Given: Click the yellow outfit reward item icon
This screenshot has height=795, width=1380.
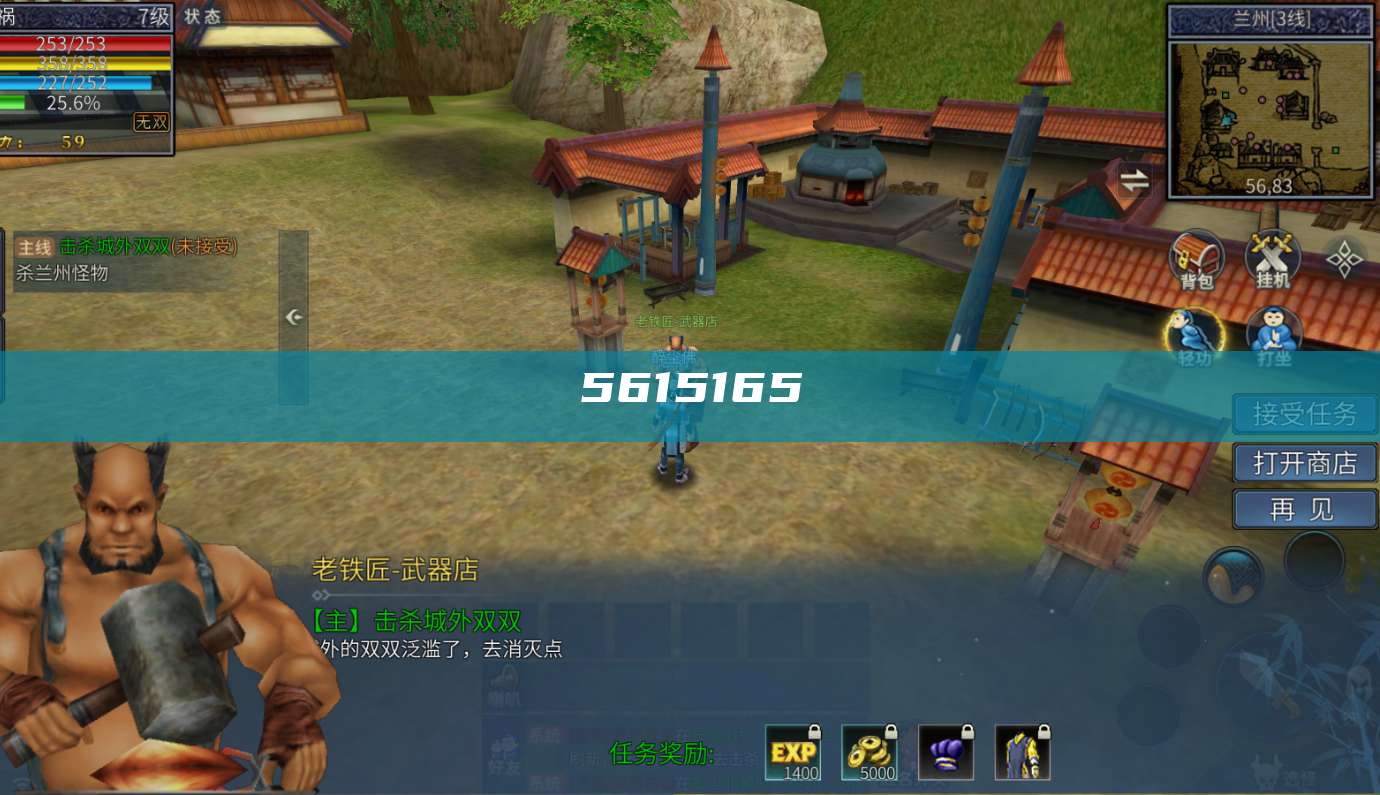Looking at the screenshot, I should tap(1022, 750).
